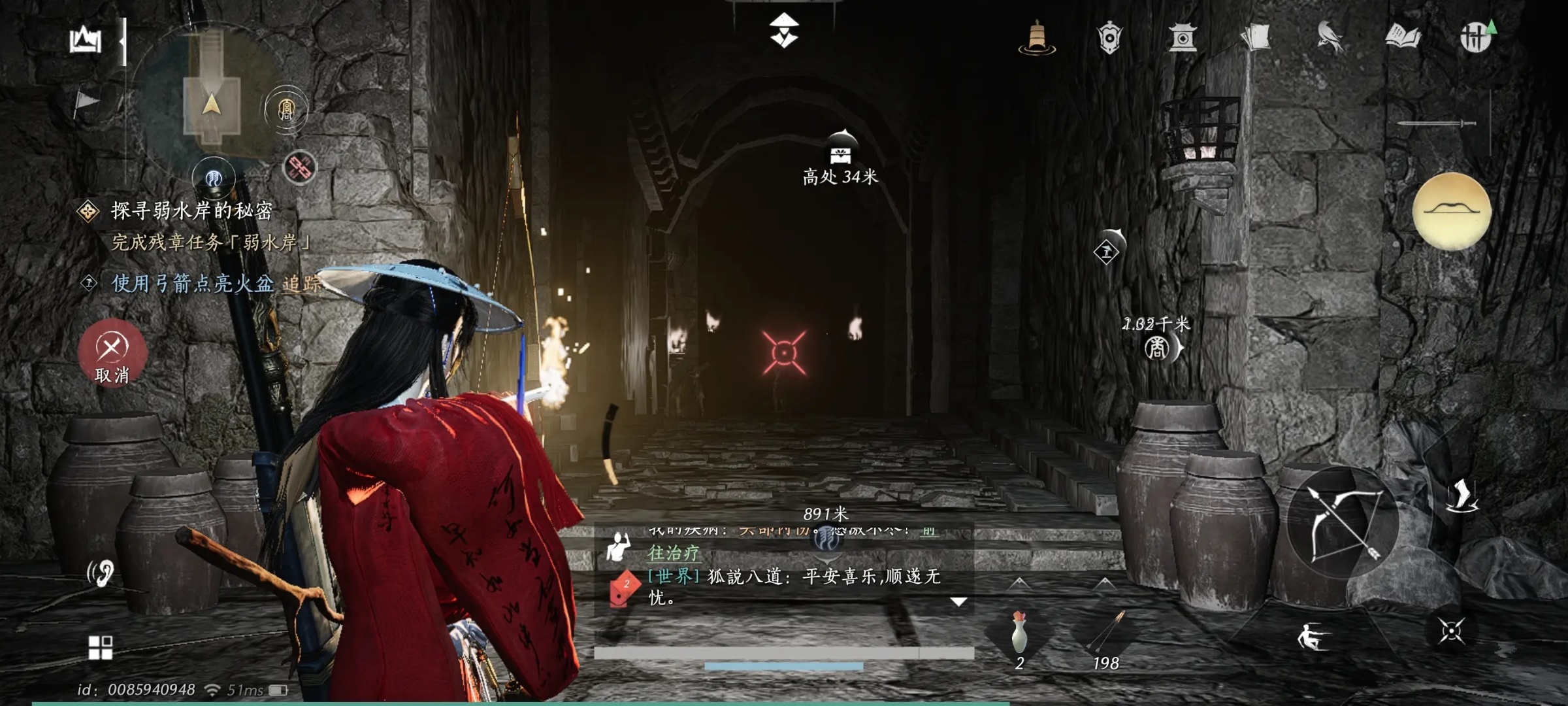Open the bird icon in top bar

(x=1329, y=37)
